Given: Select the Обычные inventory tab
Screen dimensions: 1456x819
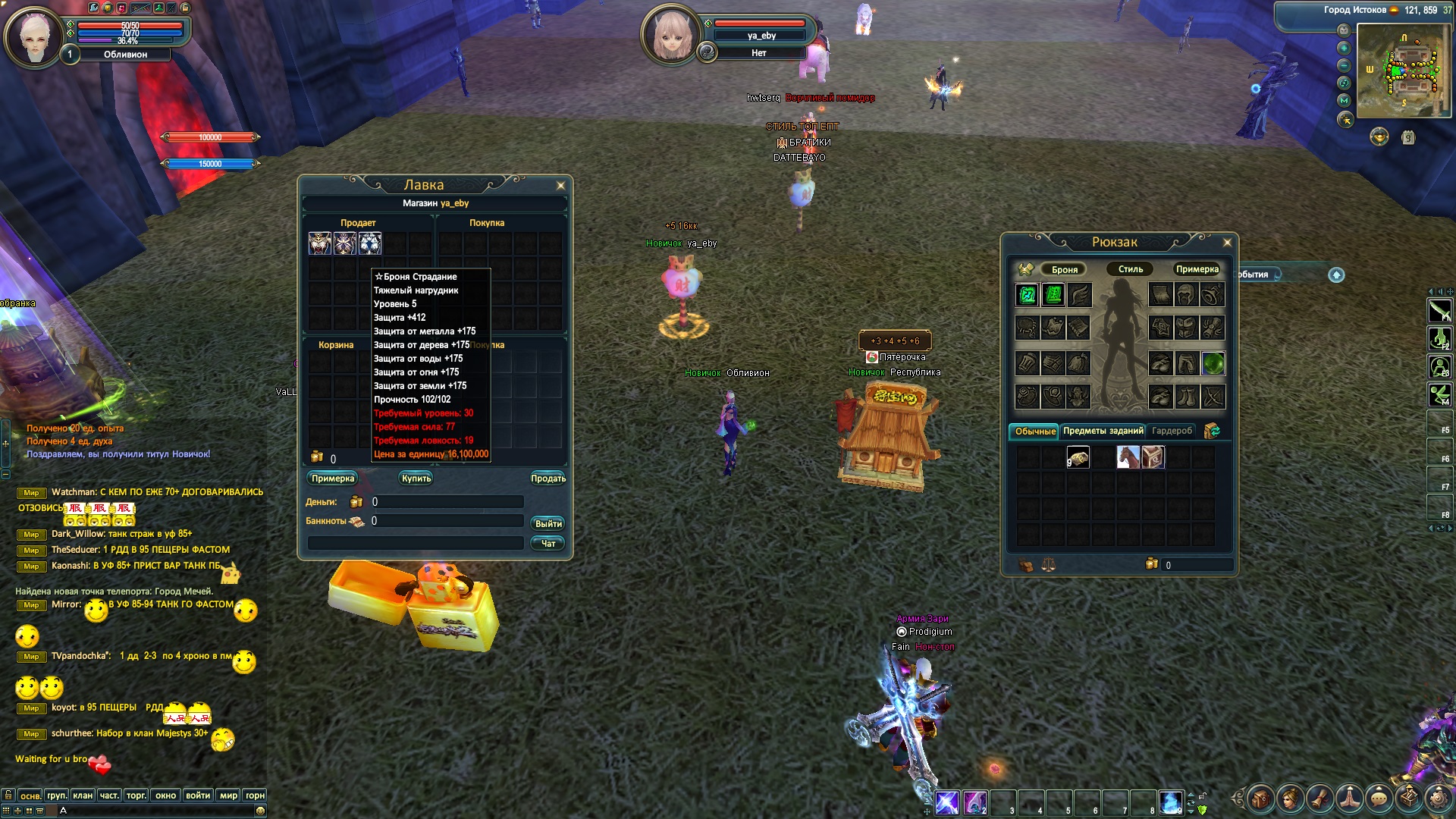Looking at the screenshot, I should (1034, 431).
